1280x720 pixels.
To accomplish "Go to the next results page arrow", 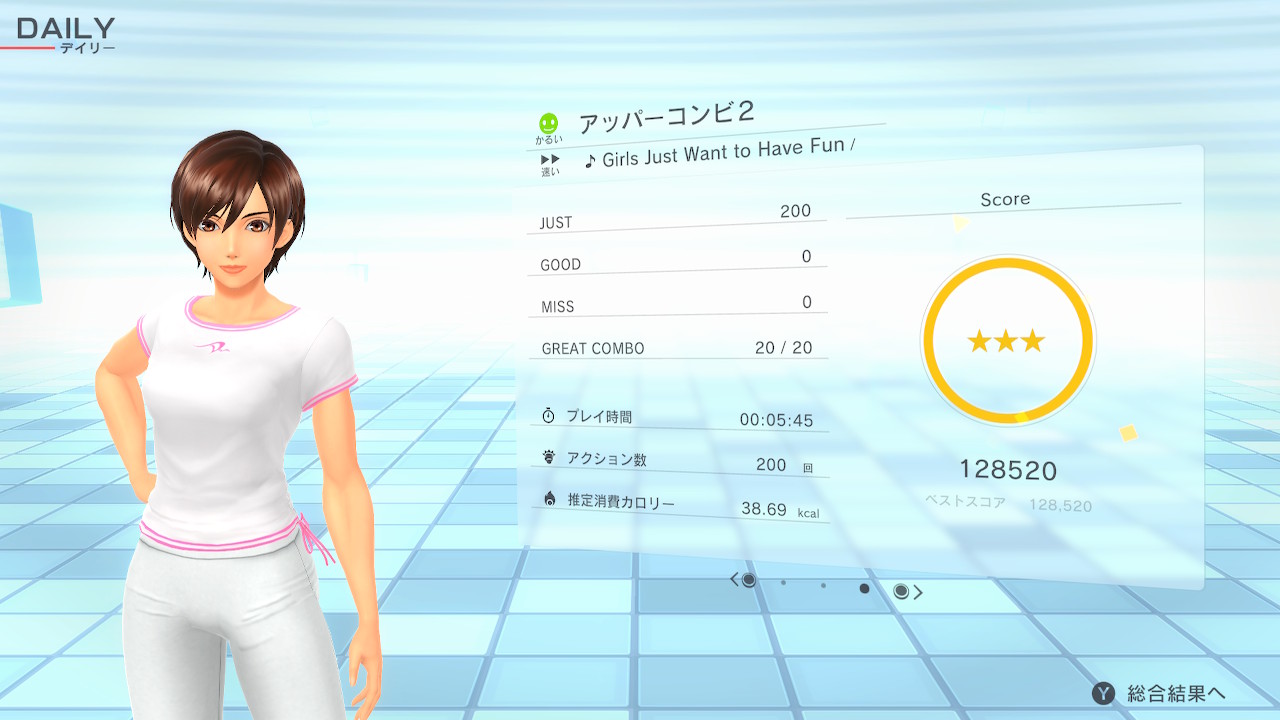I will click(918, 592).
